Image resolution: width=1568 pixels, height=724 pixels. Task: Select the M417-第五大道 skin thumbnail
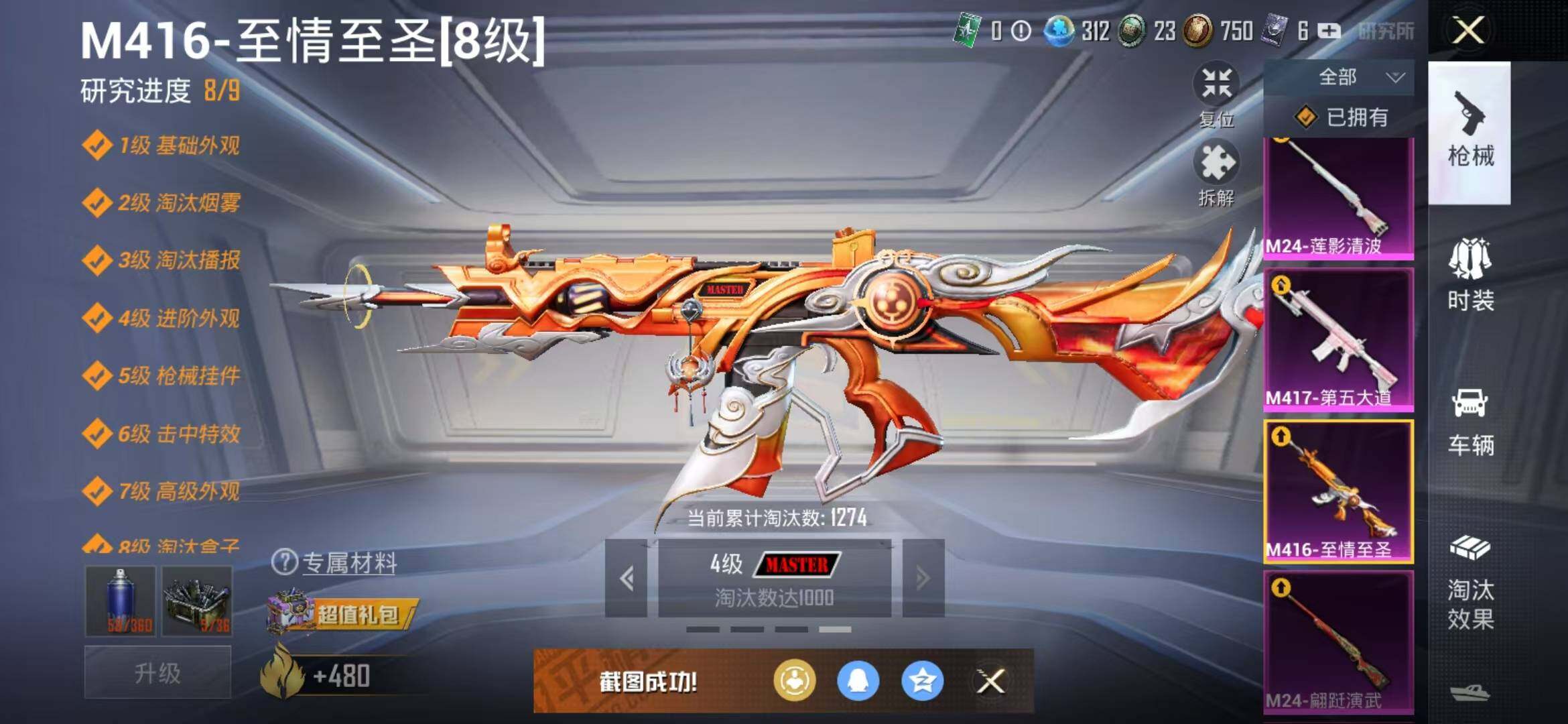[1338, 339]
